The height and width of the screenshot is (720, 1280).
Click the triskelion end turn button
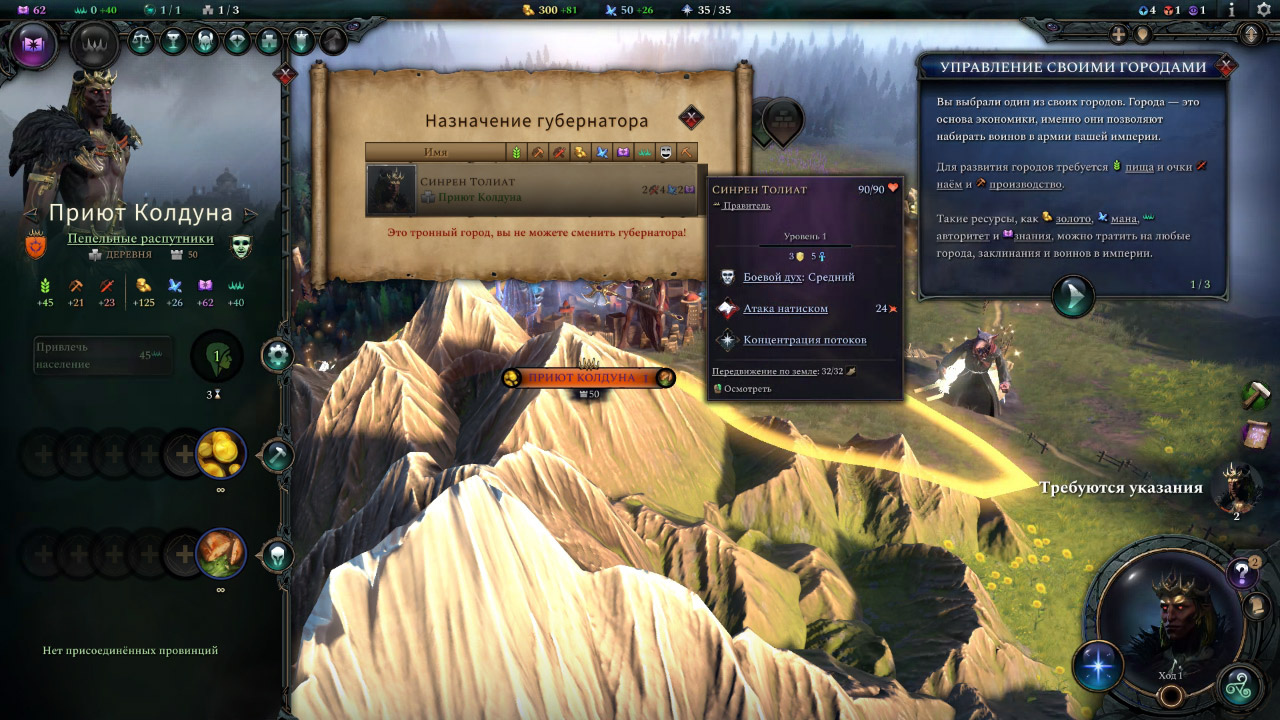point(1240,688)
